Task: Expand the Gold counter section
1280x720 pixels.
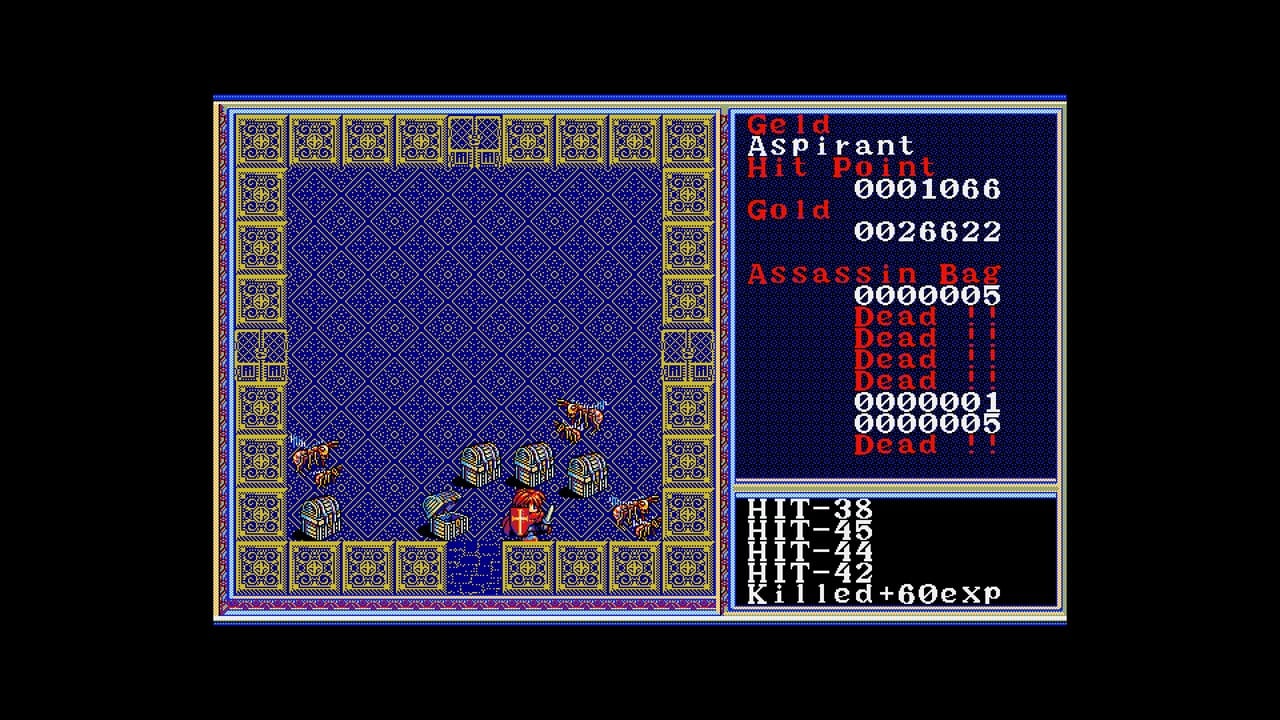Action: pyautogui.click(x=790, y=210)
